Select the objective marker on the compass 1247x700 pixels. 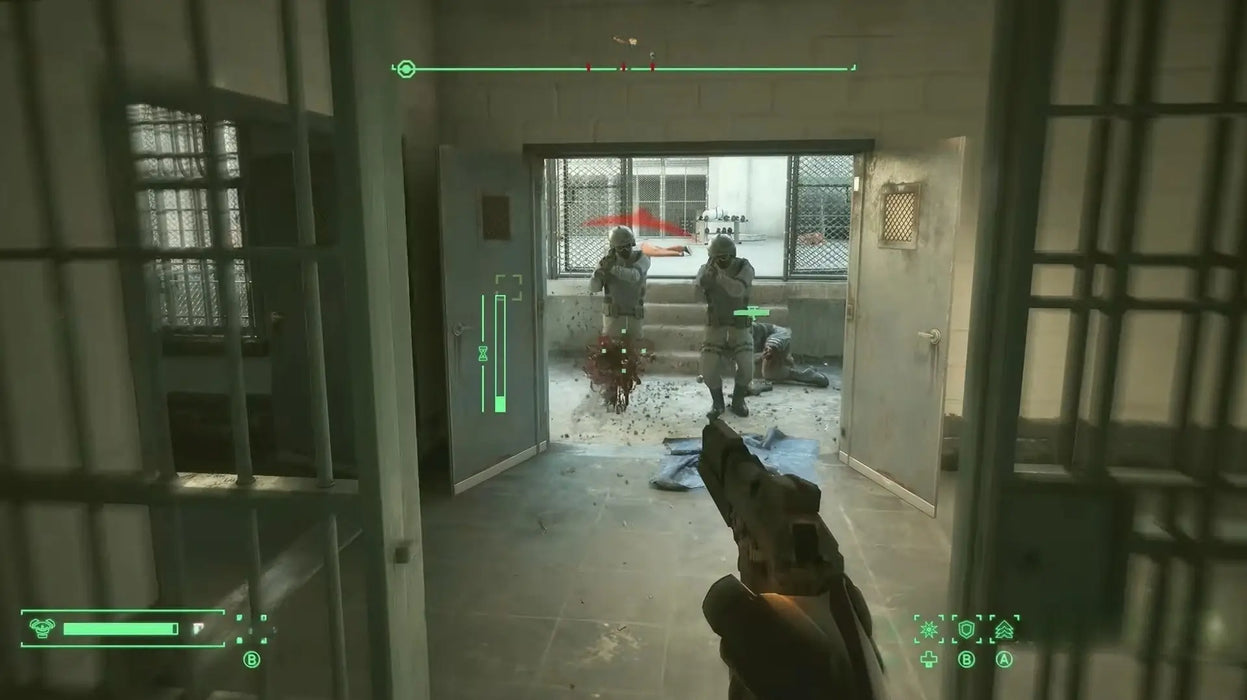pos(405,69)
